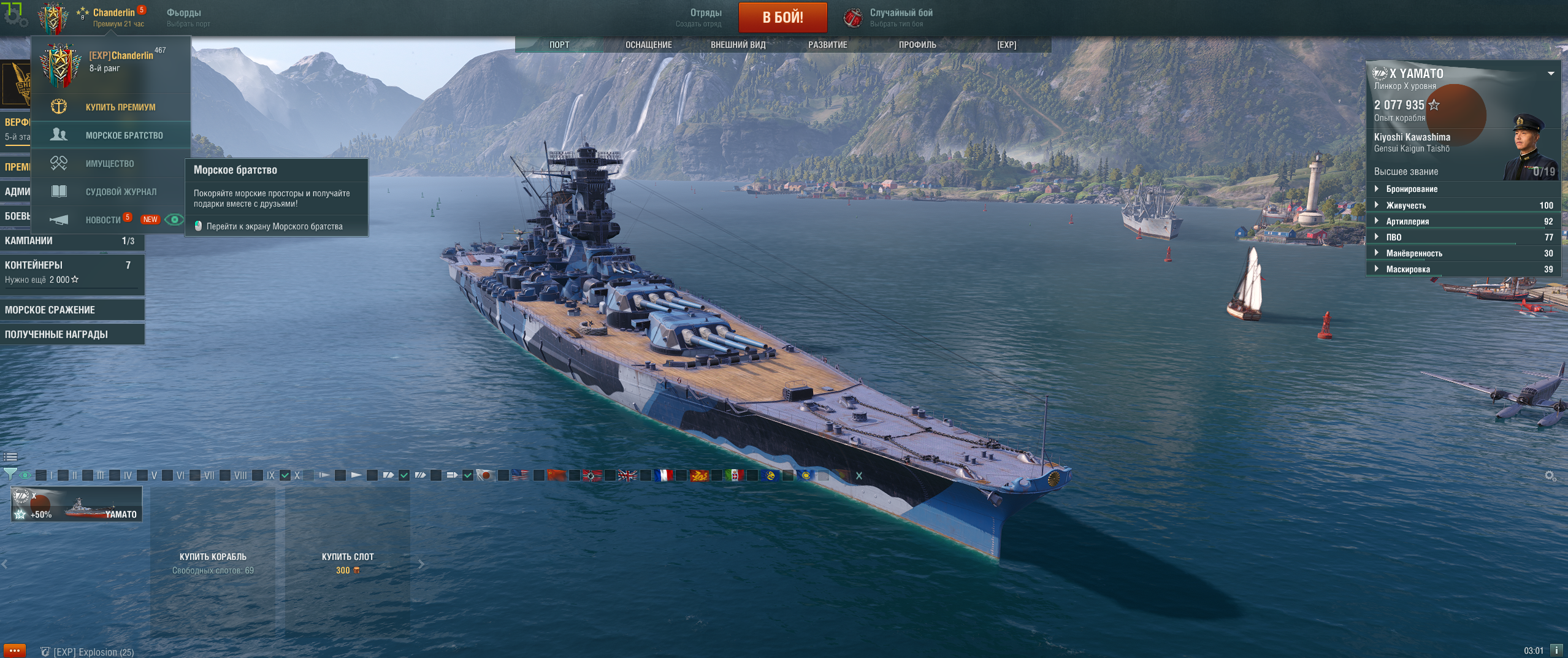Select the [EXP] clan tab
The image size is (1568, 658).
pos(1006,45)
